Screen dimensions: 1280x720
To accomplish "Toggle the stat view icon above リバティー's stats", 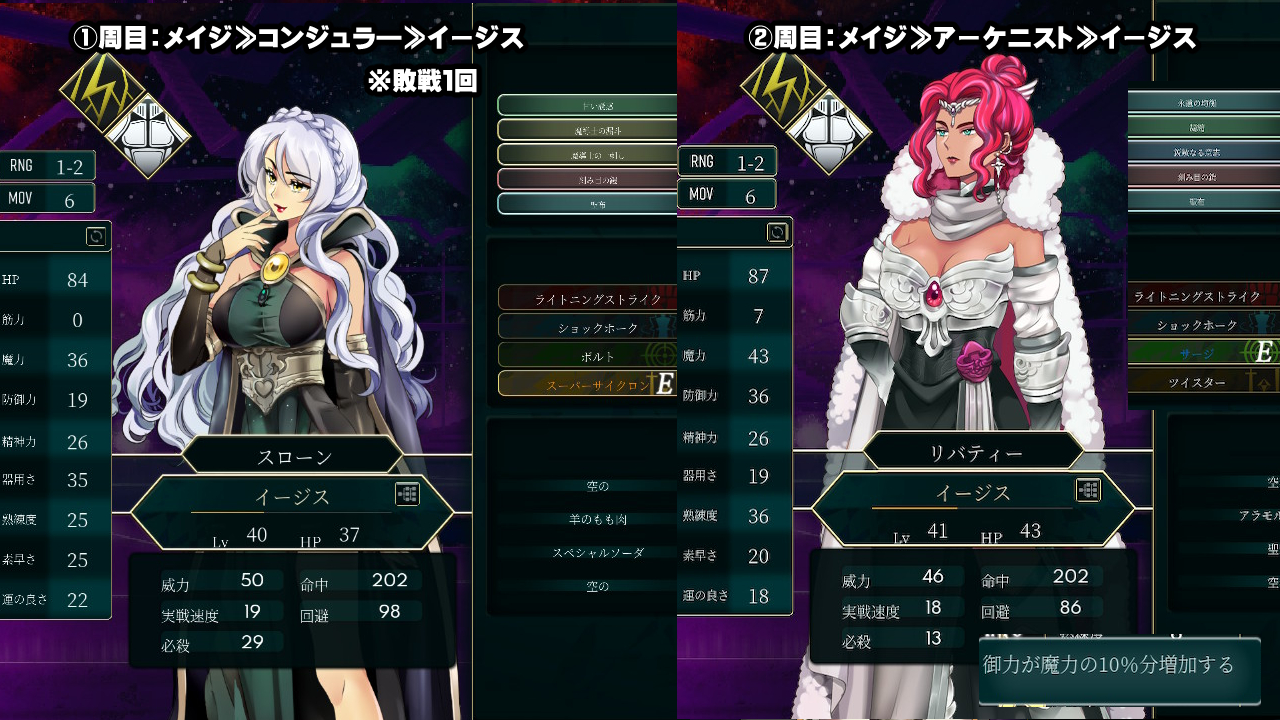I will 777,233.
